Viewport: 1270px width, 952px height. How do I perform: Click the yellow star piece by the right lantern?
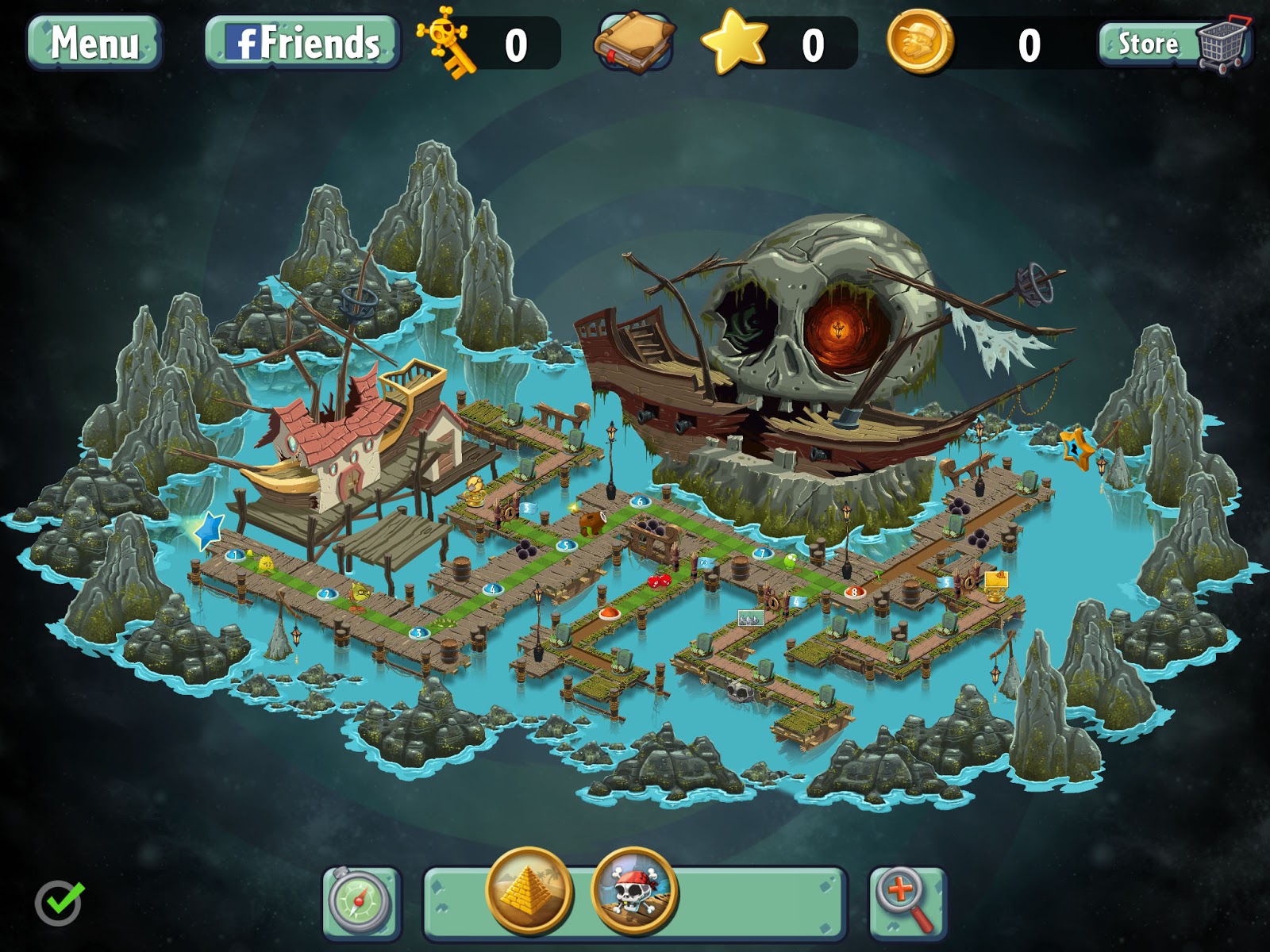tap(1076, 451)
